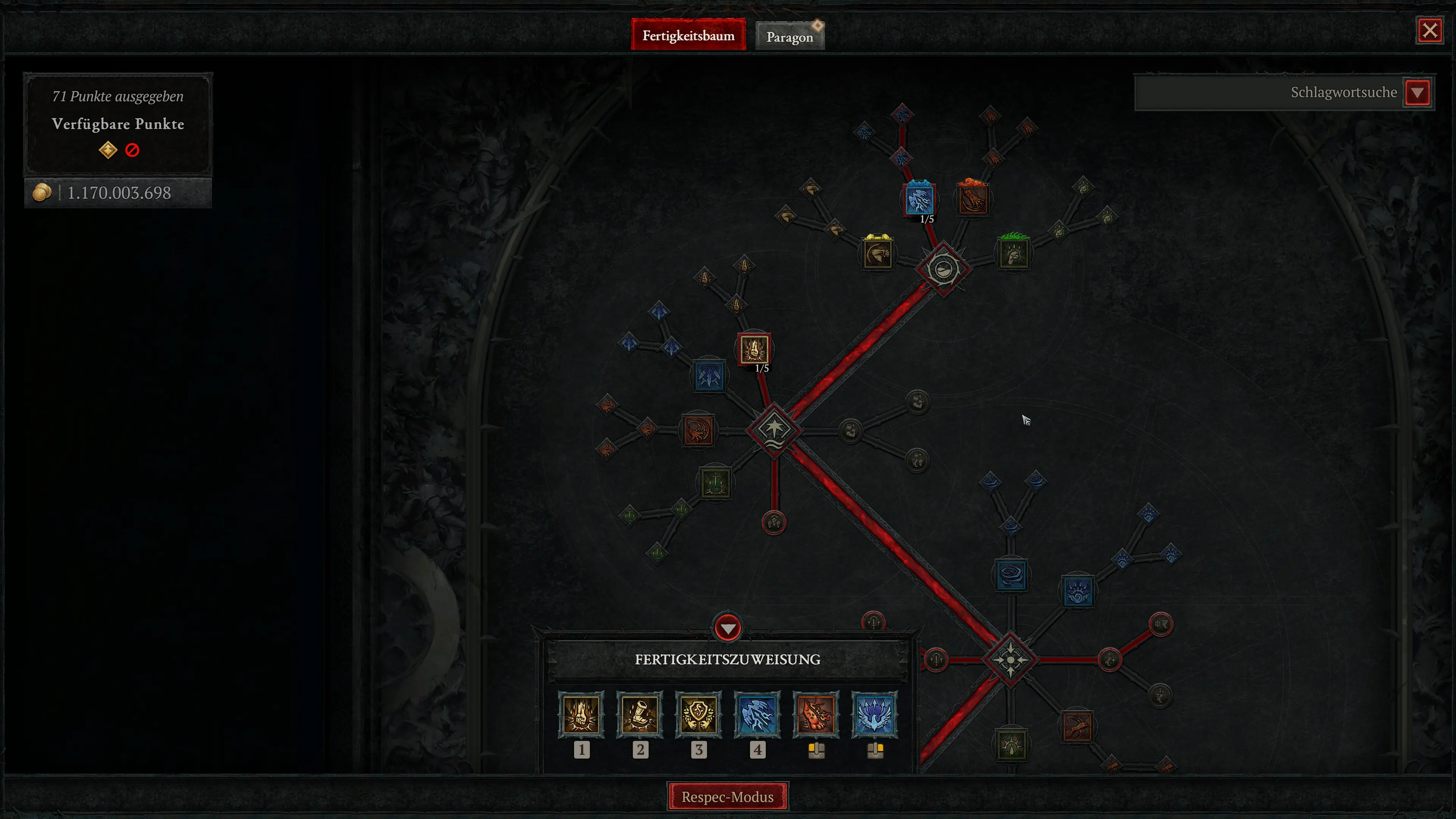Select the orange claw skill node

(973, 199)
